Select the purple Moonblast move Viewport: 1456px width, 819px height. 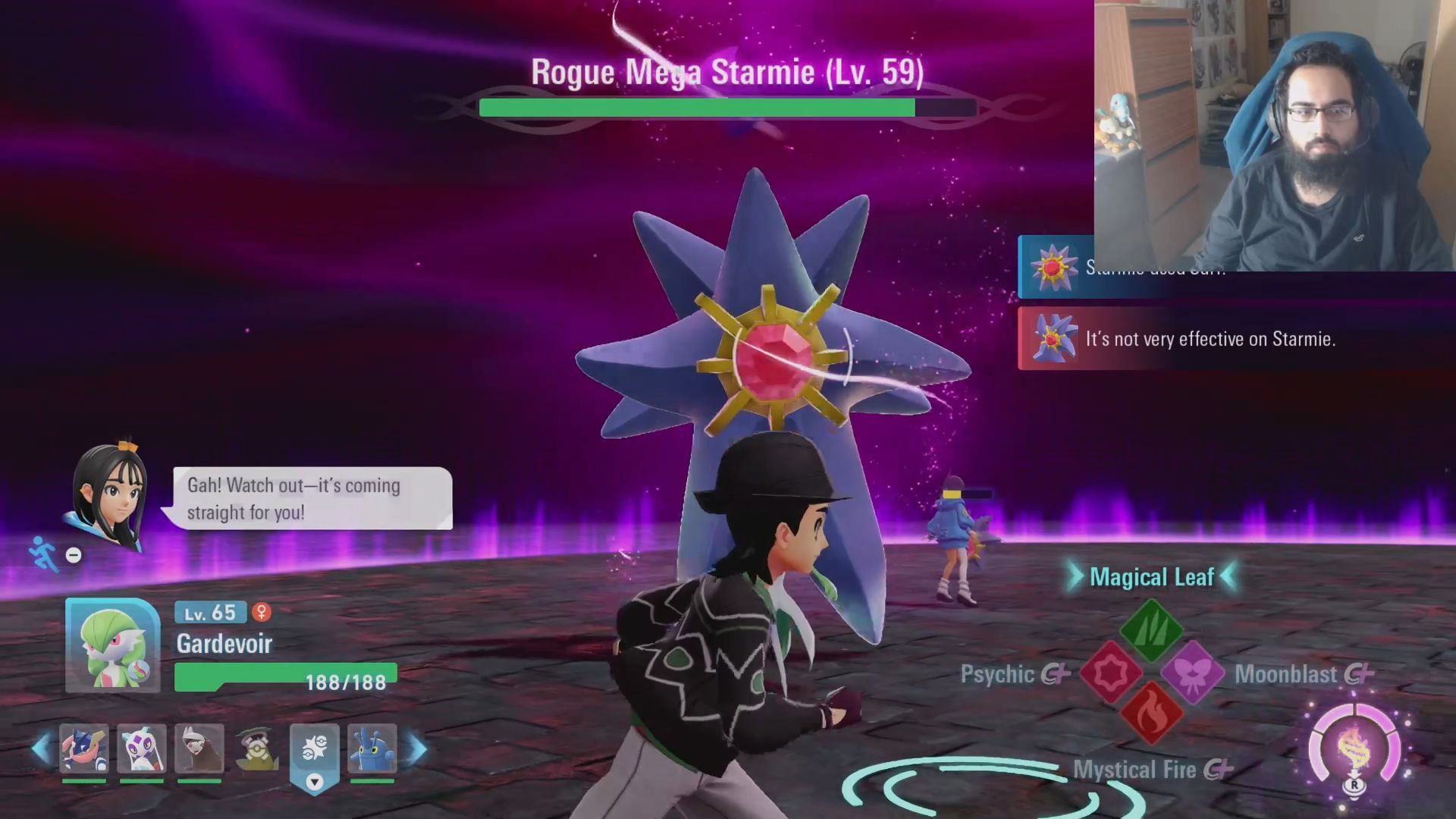coord(1192,672)
